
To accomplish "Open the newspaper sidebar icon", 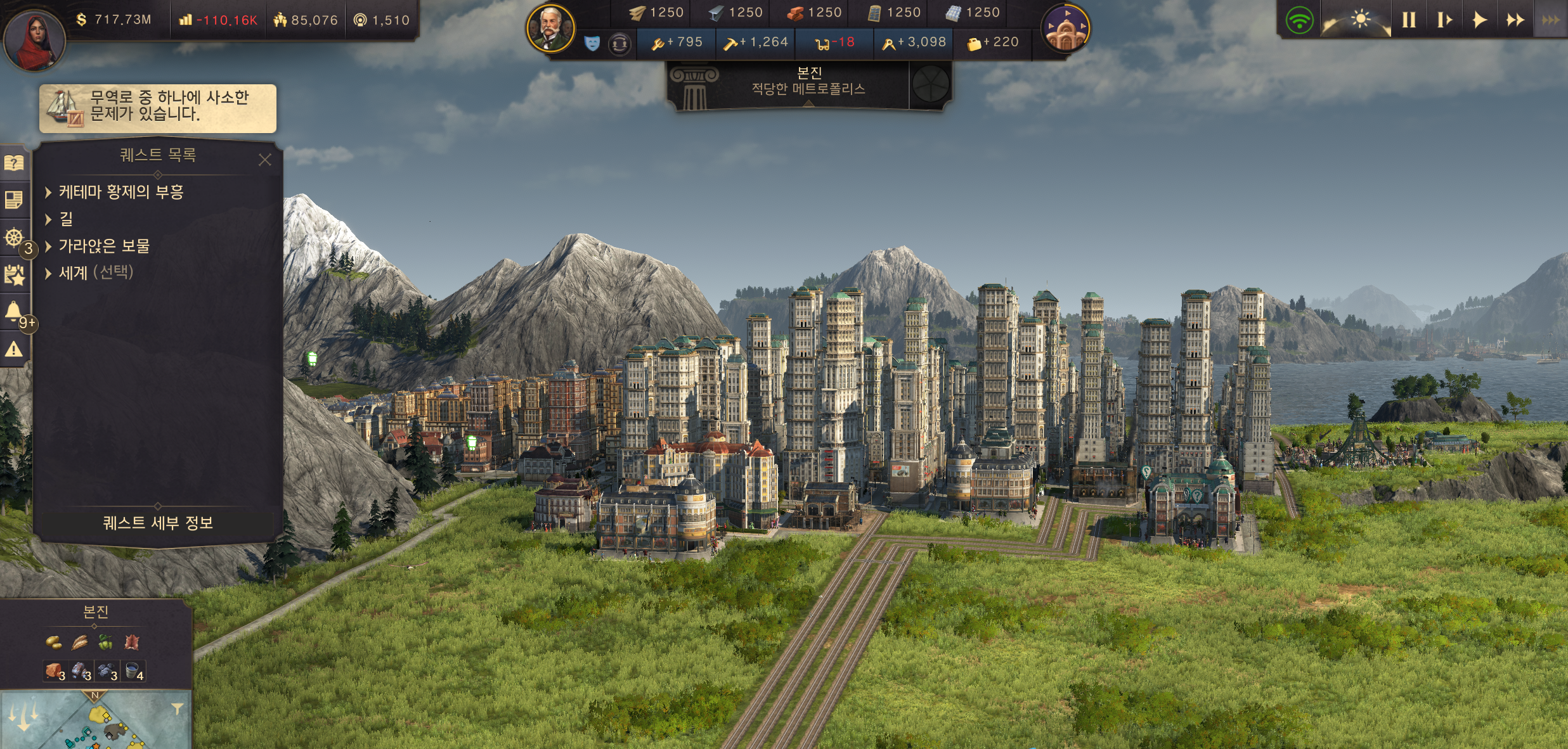I will click(14, 200).
